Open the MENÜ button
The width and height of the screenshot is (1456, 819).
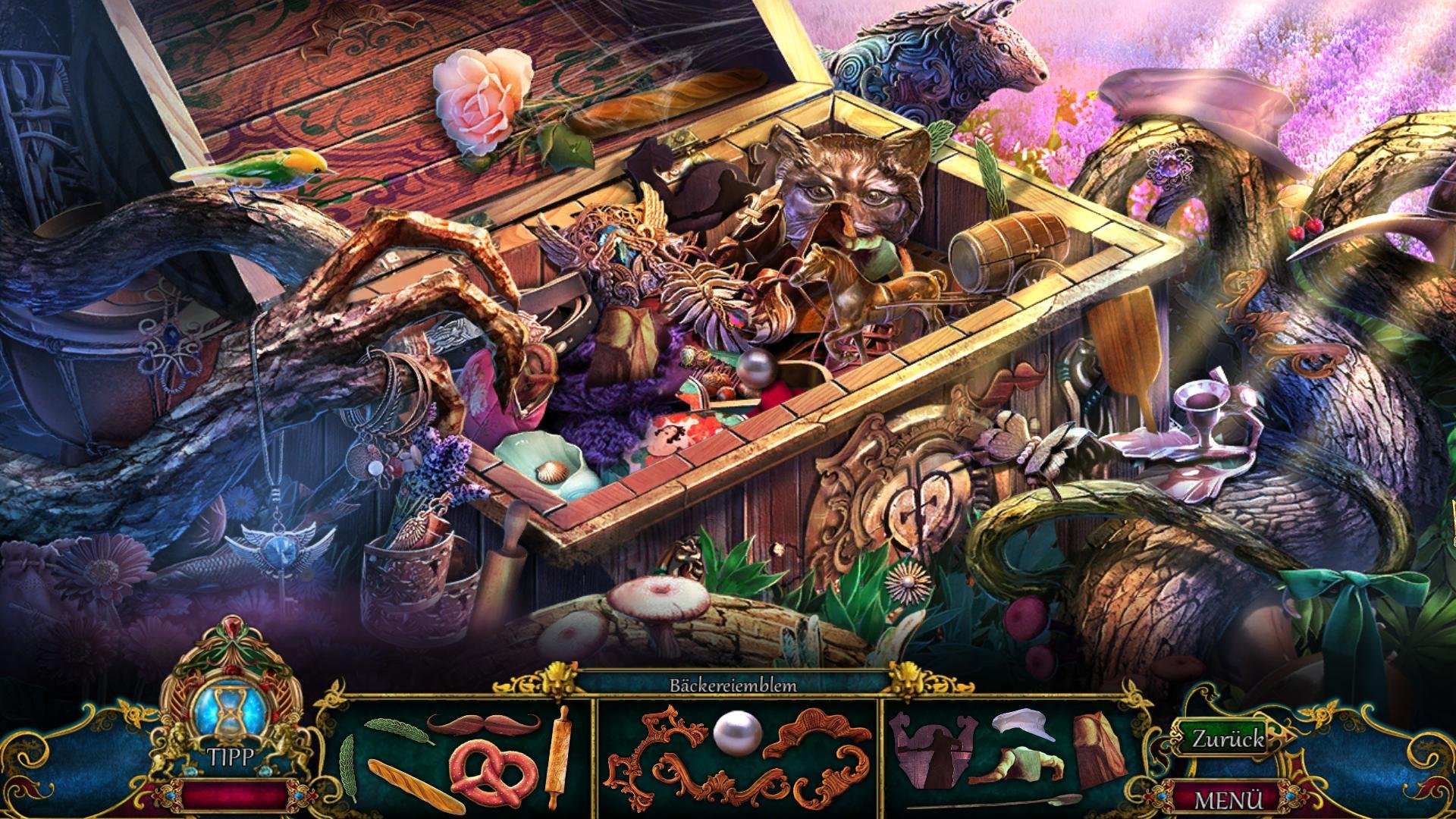(1229, 799)
